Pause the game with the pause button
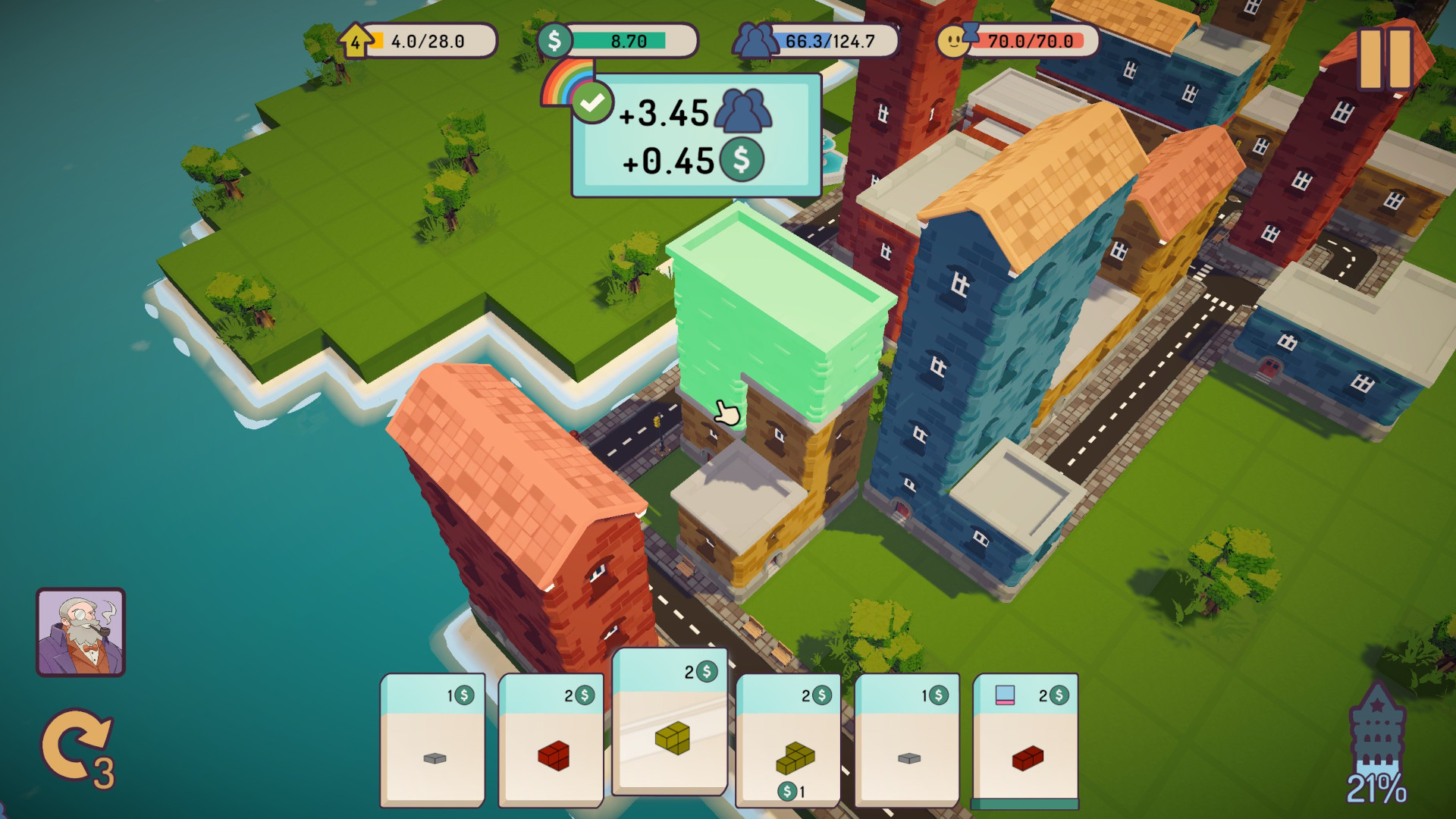1456x819 pixels. (x=1385, y=59)
